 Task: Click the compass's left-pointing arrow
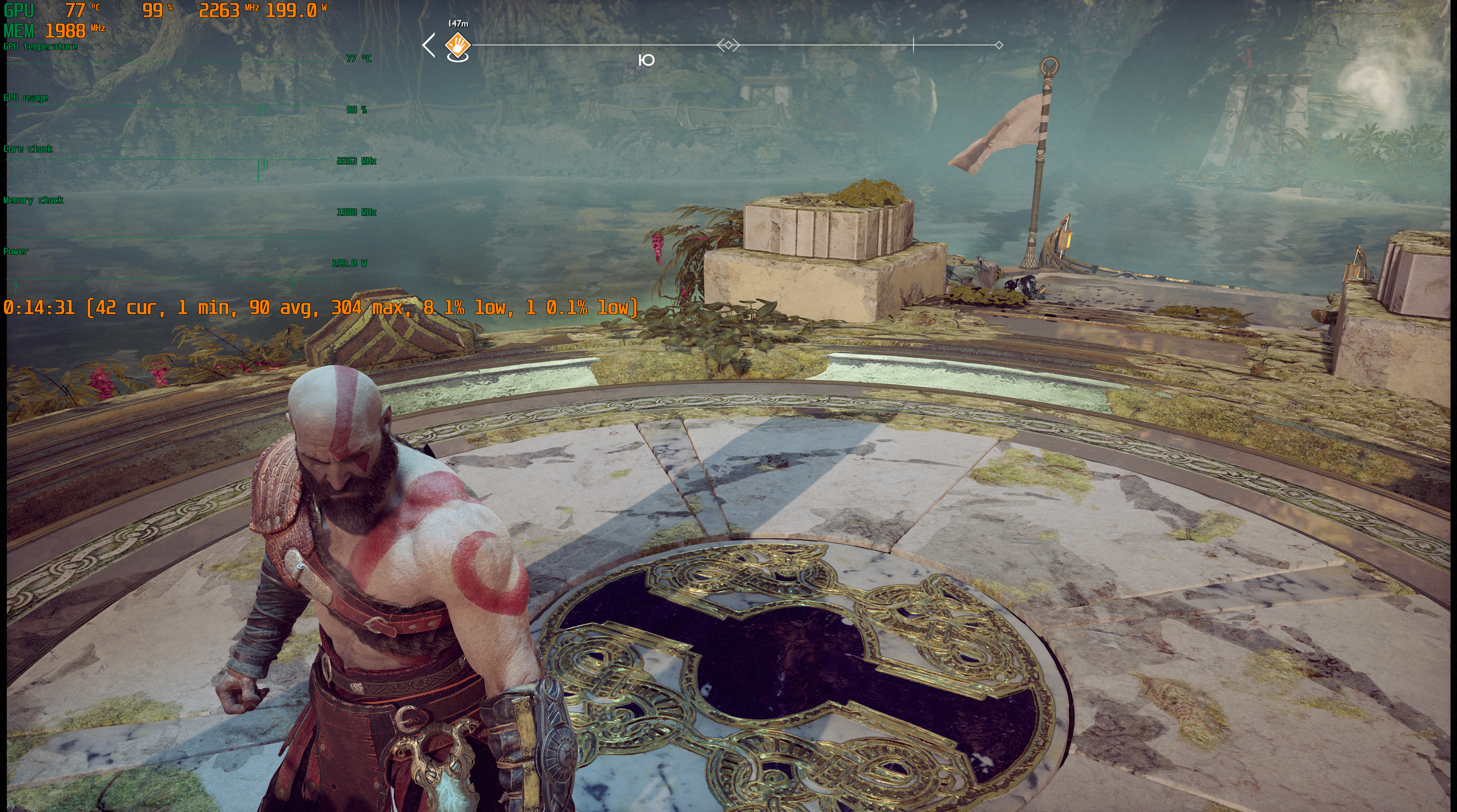pos(429,45)
